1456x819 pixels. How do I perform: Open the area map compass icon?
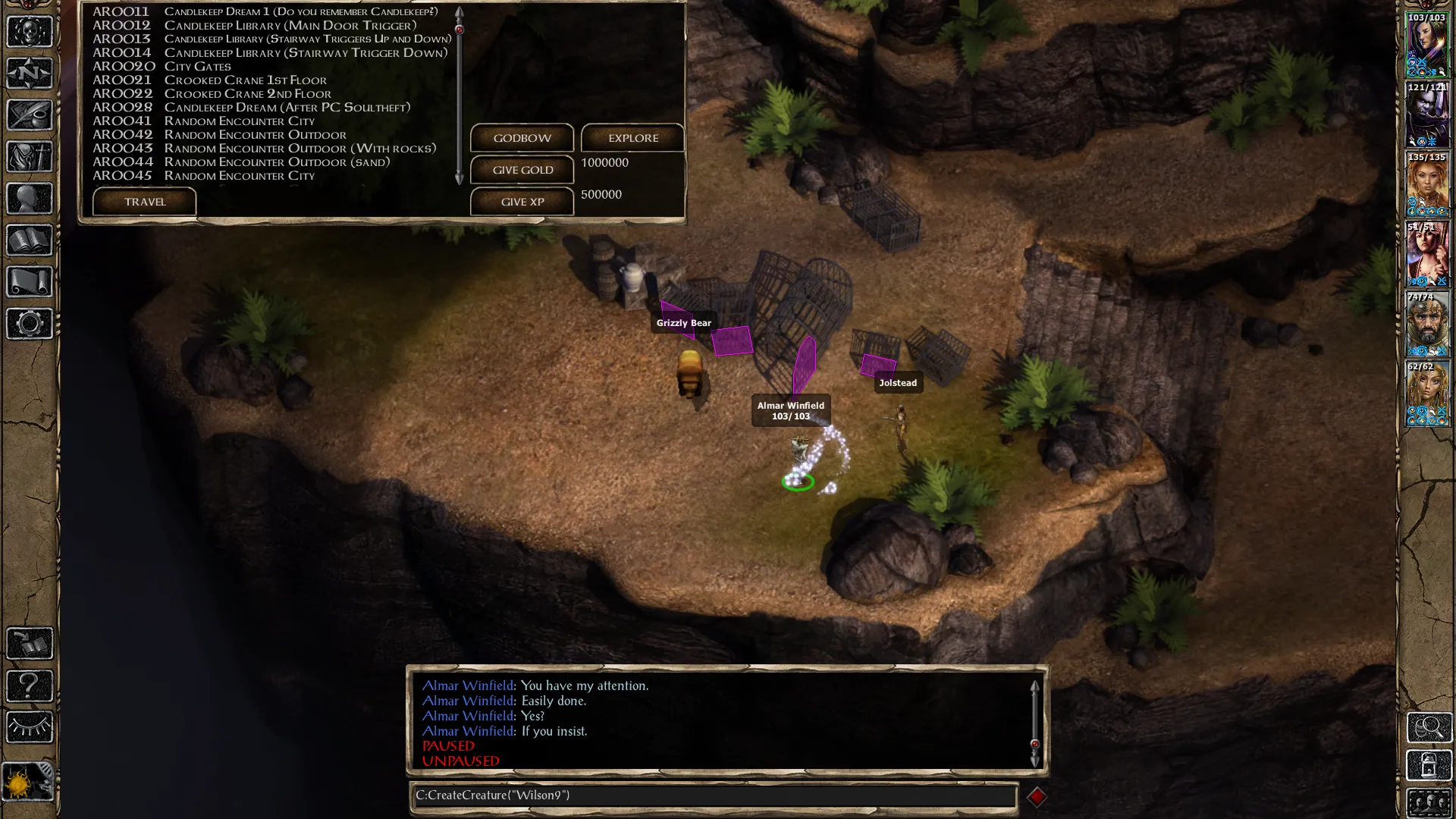click(x=30, y=74)
